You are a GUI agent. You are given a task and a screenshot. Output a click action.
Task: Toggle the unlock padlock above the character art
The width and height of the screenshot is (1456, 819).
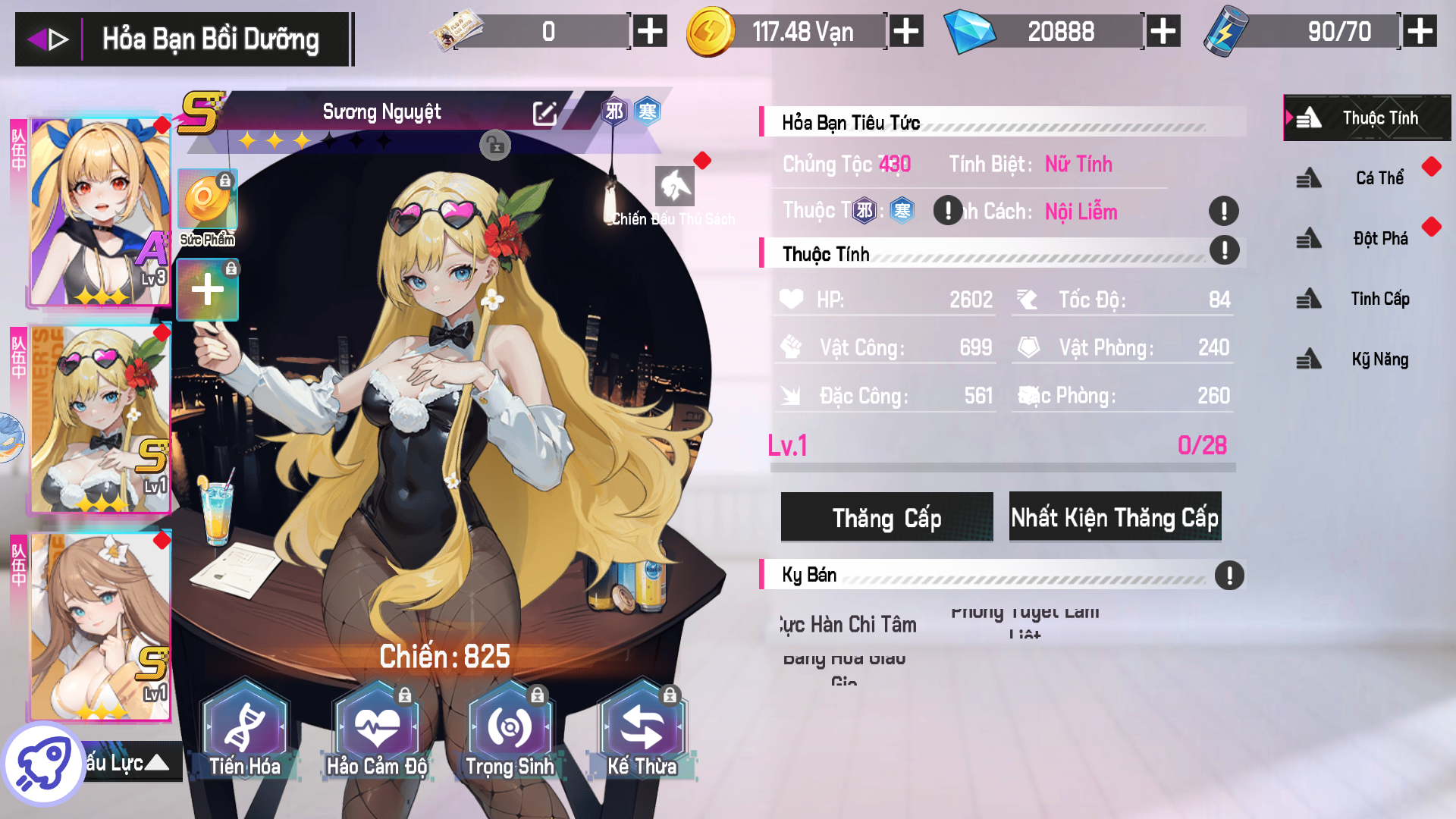tap(496, 146)
